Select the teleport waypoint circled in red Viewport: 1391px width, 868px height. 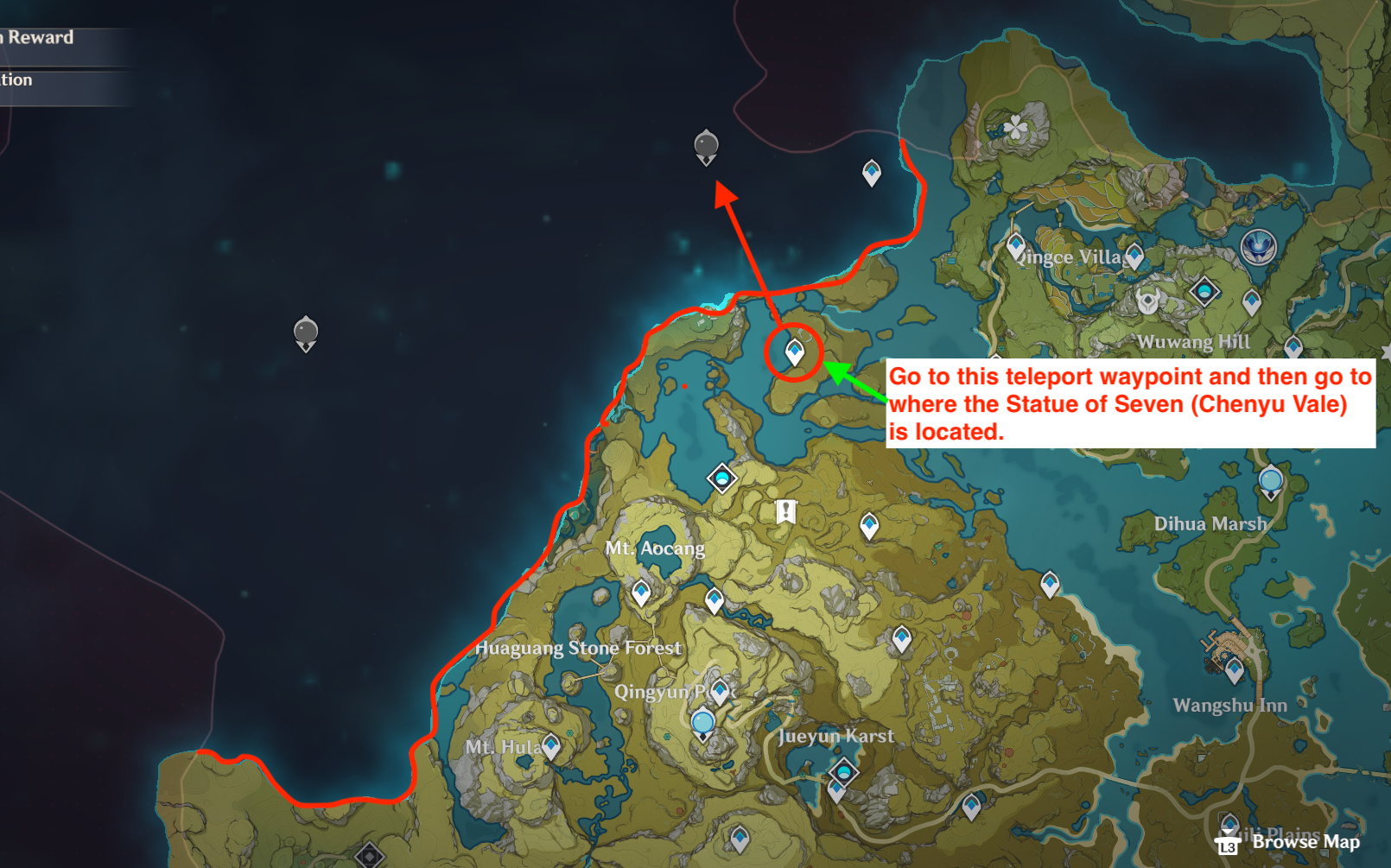pyautogui.click(x=794, y=352)
